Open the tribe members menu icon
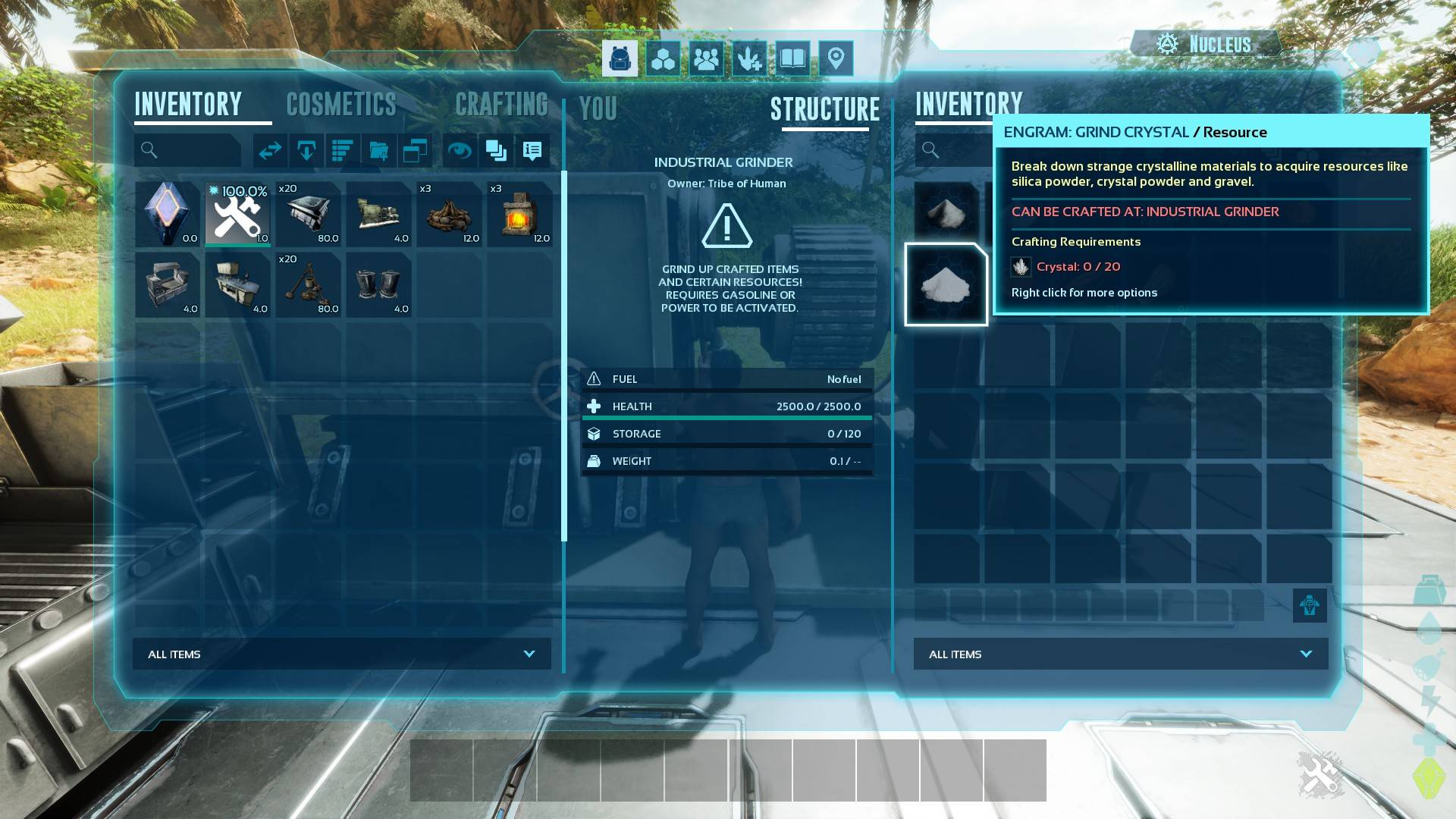This screenshot has height=819, width=1456. [x=706, y=58]
